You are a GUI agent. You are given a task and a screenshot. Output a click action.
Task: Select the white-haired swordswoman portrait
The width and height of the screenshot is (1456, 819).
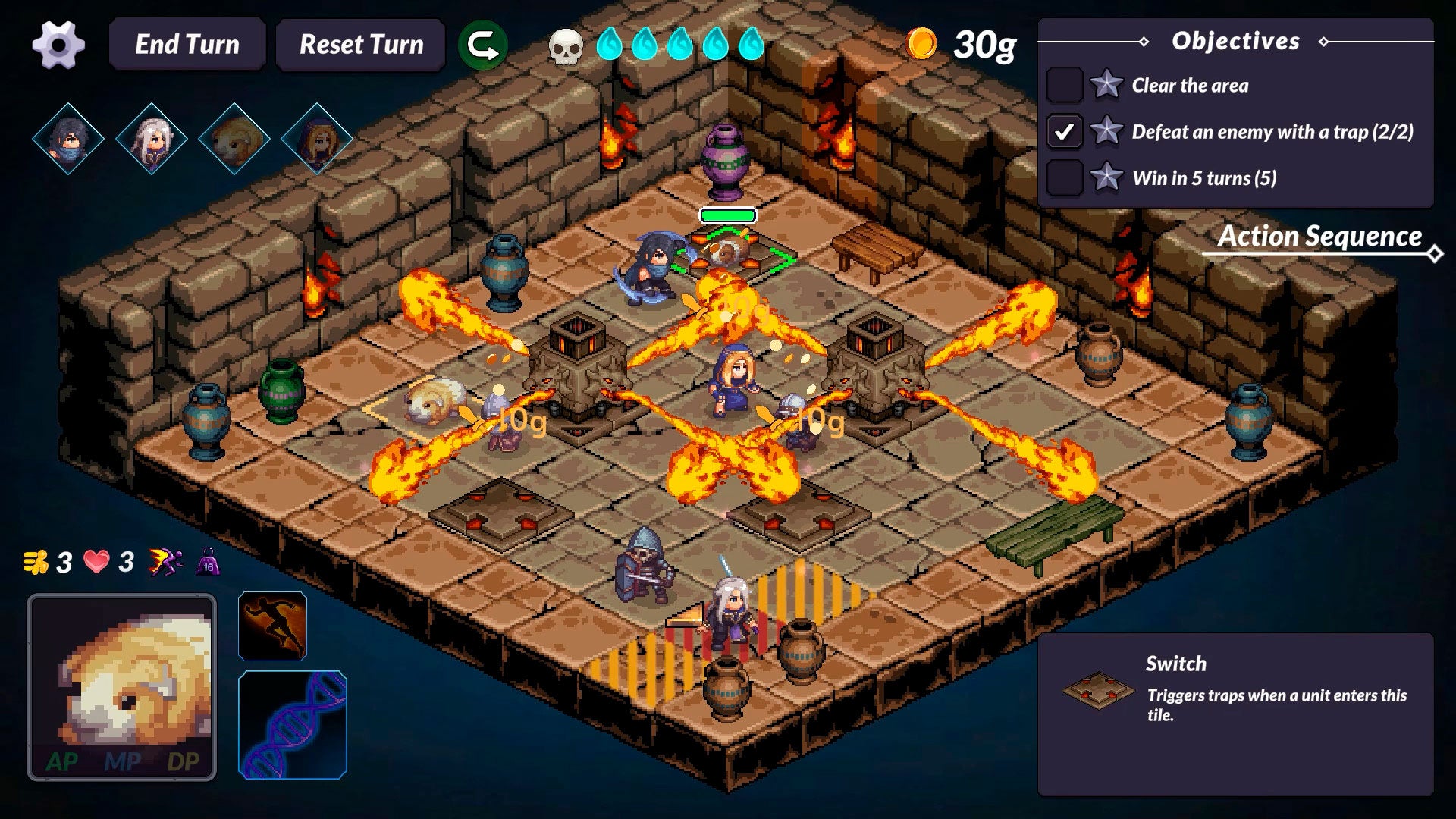[x=151, y=140]
